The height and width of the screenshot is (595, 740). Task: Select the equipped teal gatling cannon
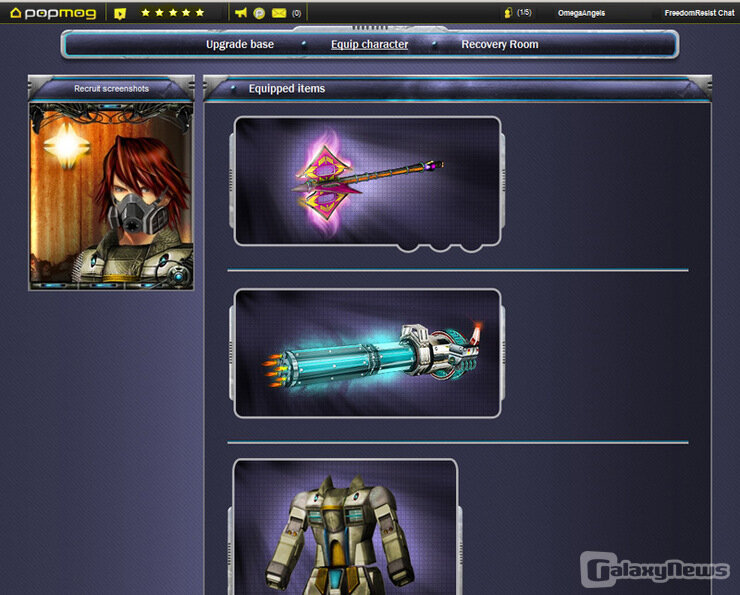(x=367, y=353)
